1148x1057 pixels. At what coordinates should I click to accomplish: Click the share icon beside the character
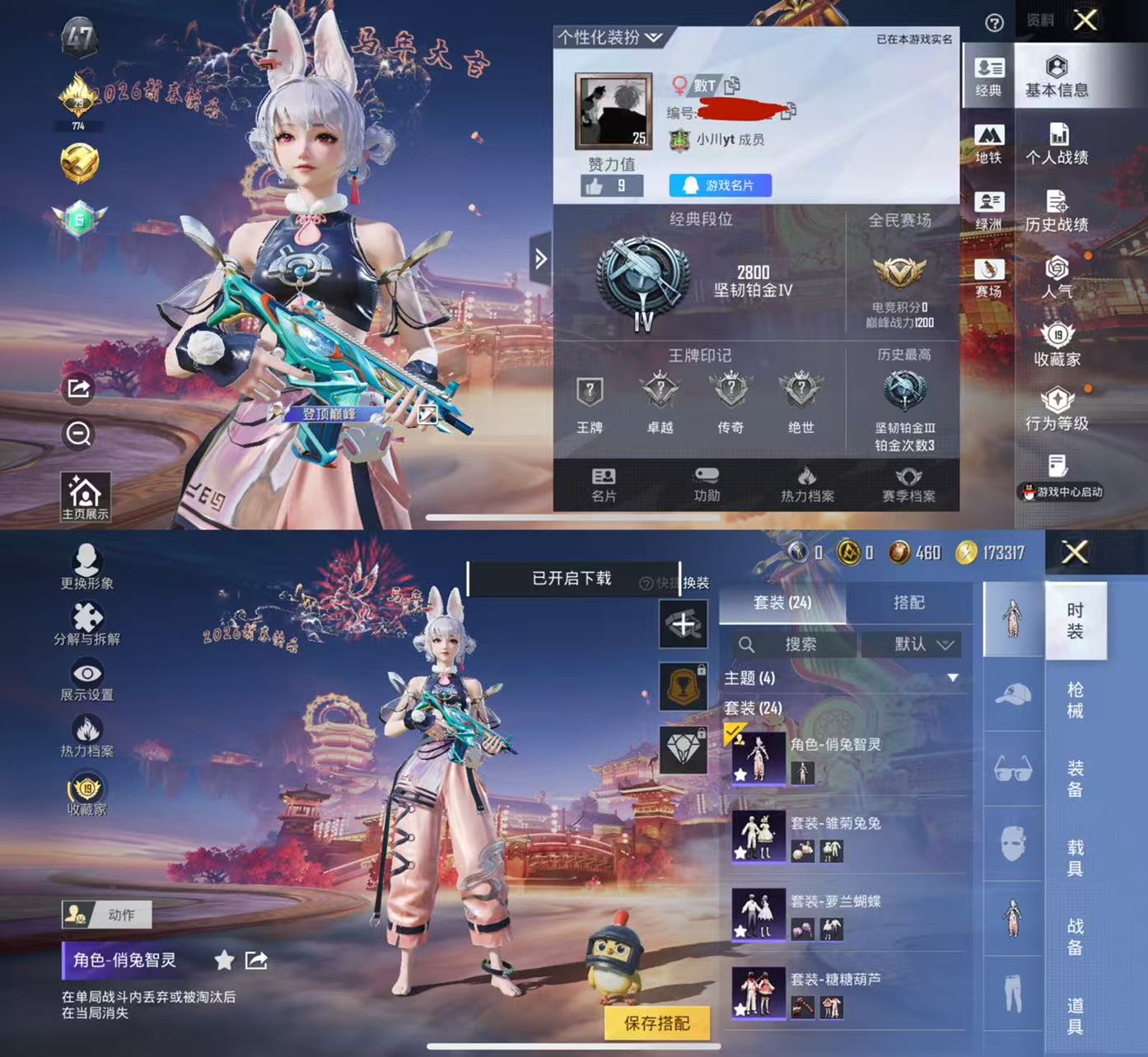coord(78,388)
